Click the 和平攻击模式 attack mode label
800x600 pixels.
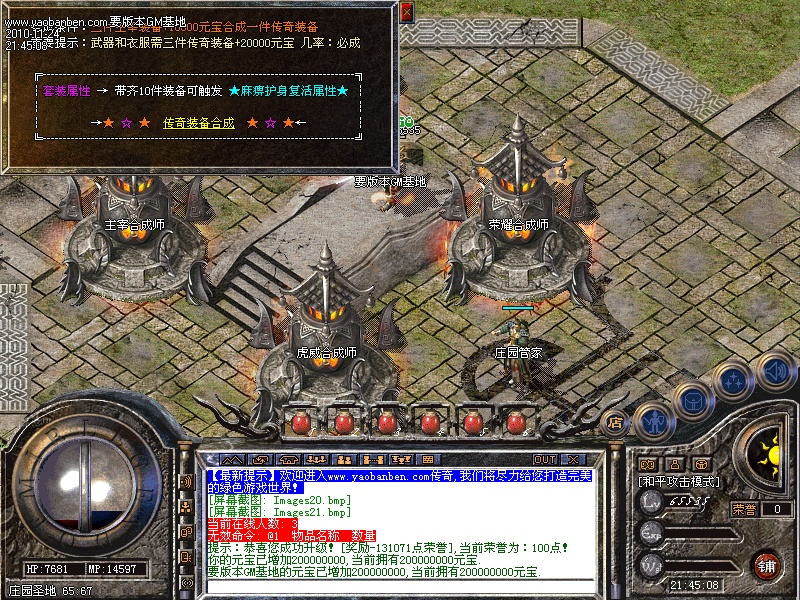click(679, 481)
